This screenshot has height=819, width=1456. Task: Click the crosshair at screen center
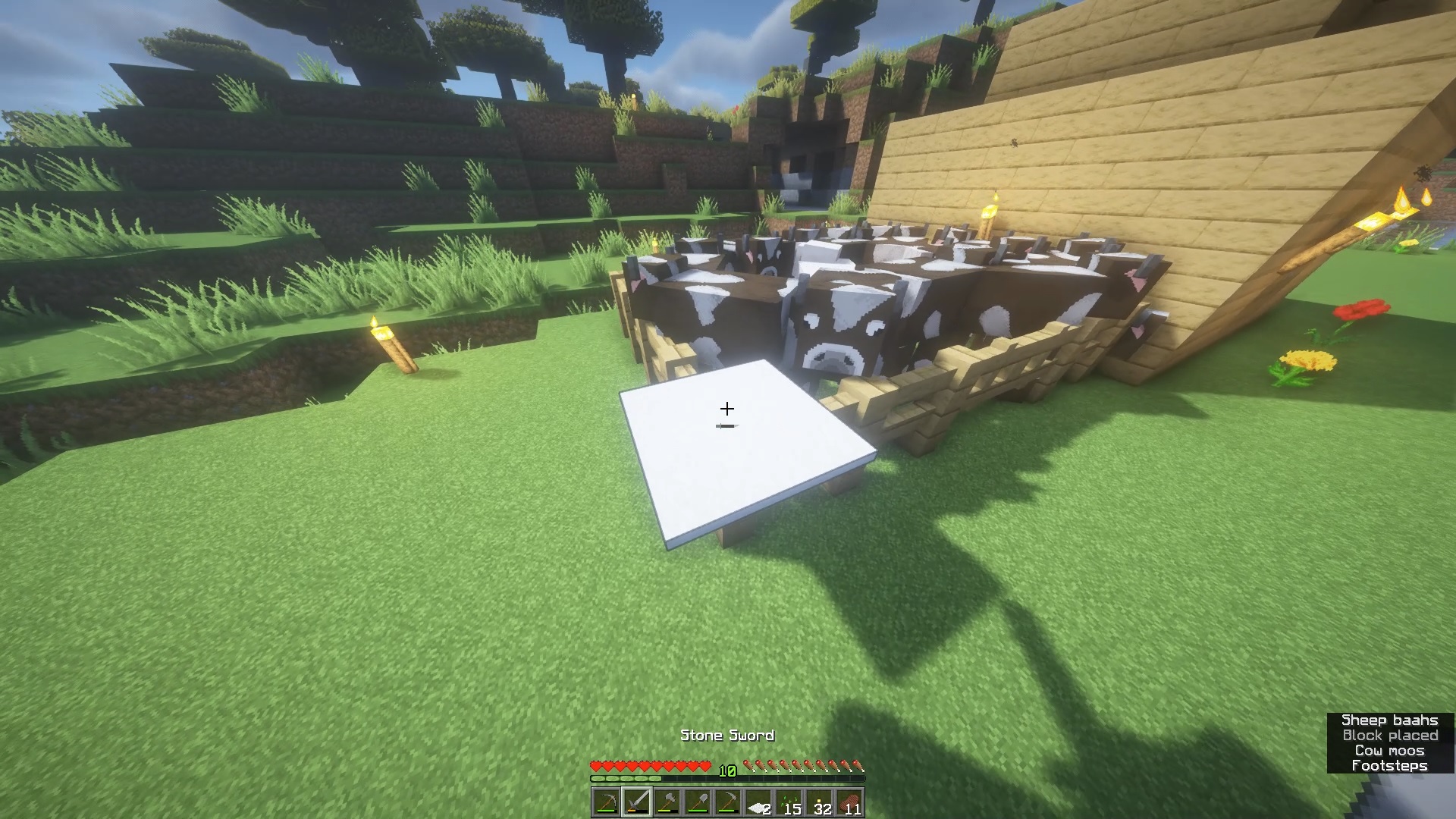(x=727, y=409)
